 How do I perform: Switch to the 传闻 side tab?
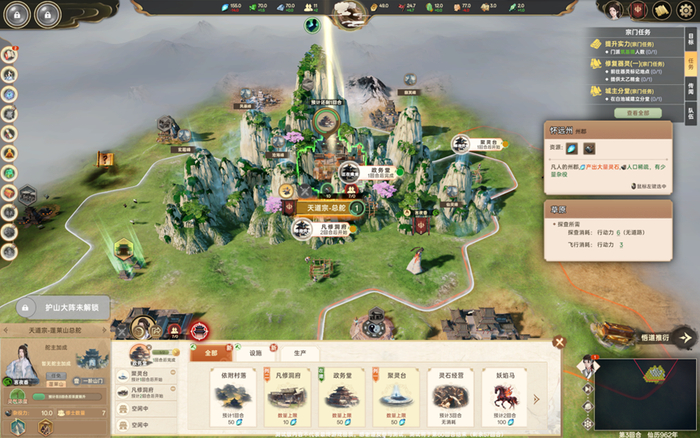pyautogui.click(x=690, y=87)
